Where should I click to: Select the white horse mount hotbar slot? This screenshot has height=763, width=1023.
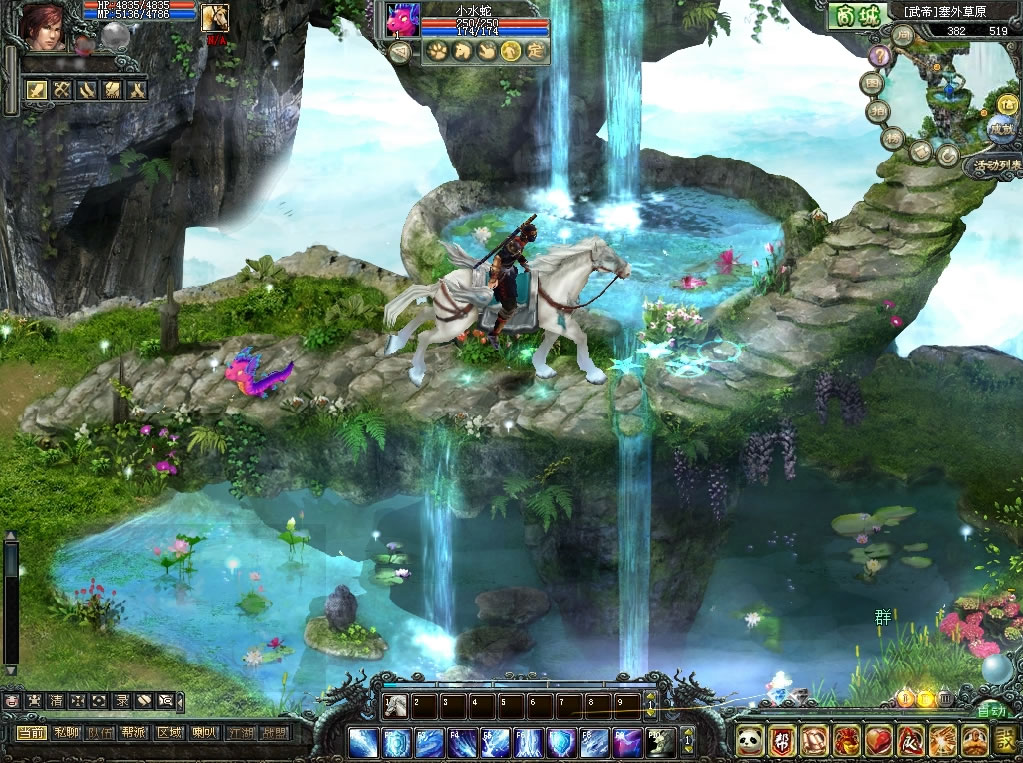[x=397, y=704]
